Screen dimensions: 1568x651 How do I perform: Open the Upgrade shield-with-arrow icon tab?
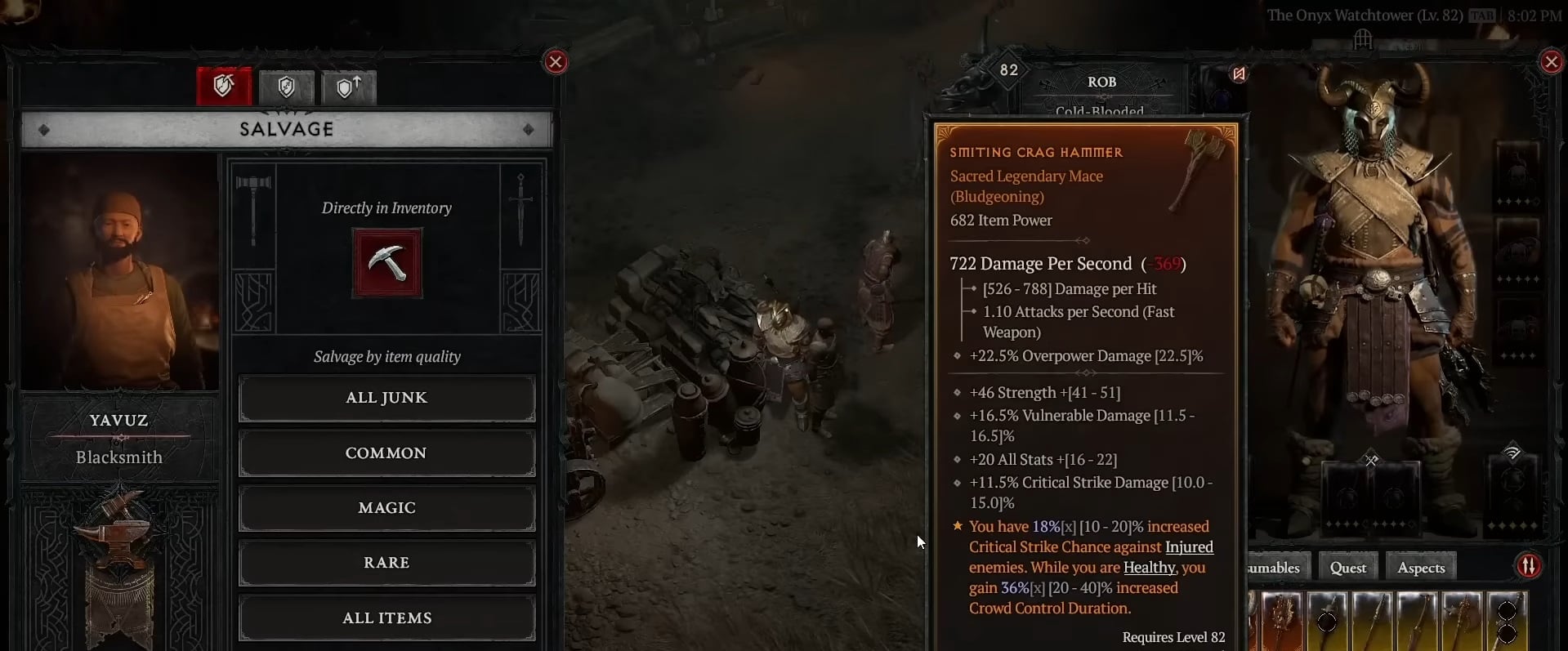(x=348, y=87)
